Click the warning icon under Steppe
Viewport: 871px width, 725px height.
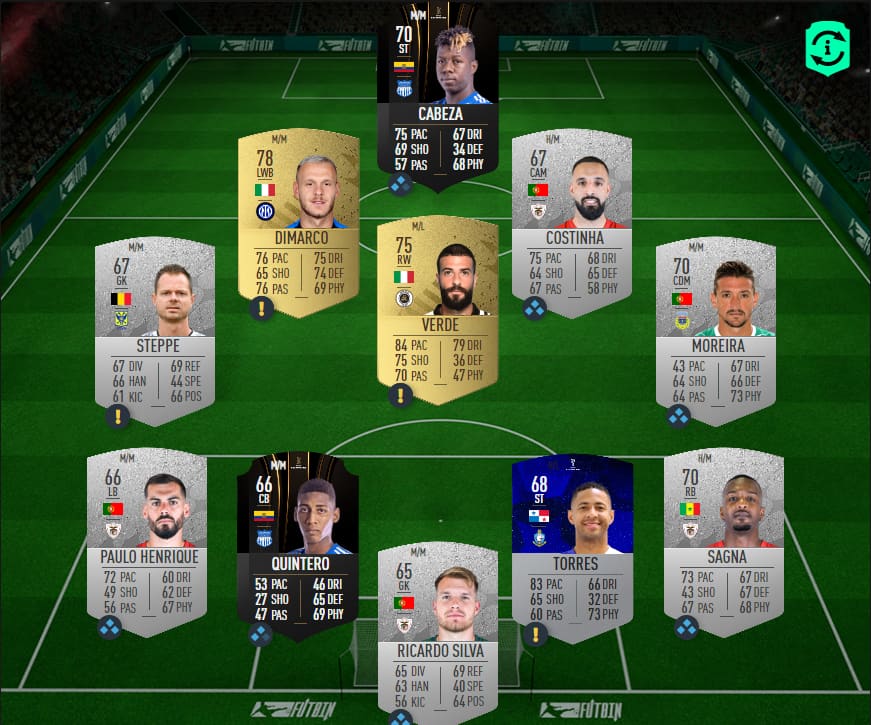click(x=119, y=415)
